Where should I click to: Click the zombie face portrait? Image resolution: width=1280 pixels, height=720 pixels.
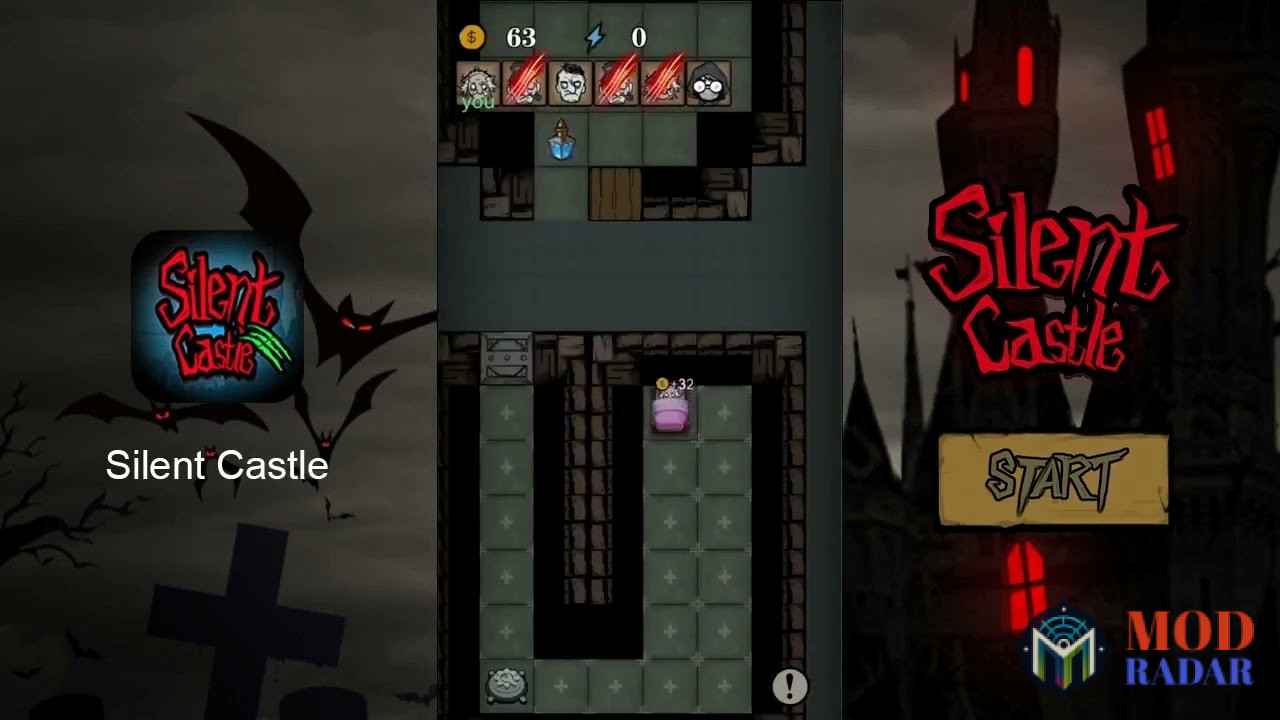pyautogui.click(x=569, y=83)
